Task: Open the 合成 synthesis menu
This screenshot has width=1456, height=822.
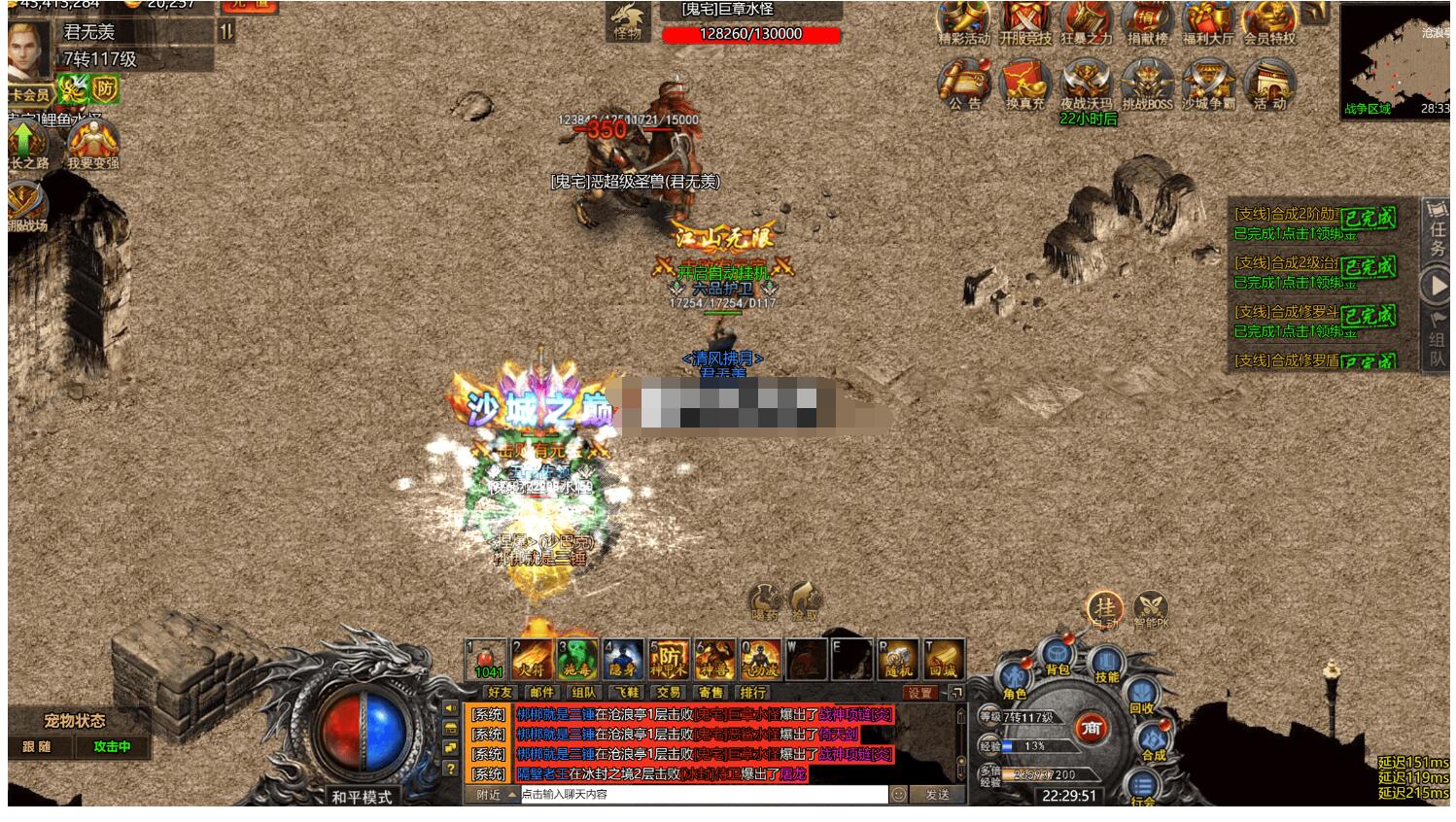Action: pyautogui.click(x=1153, y=742)
